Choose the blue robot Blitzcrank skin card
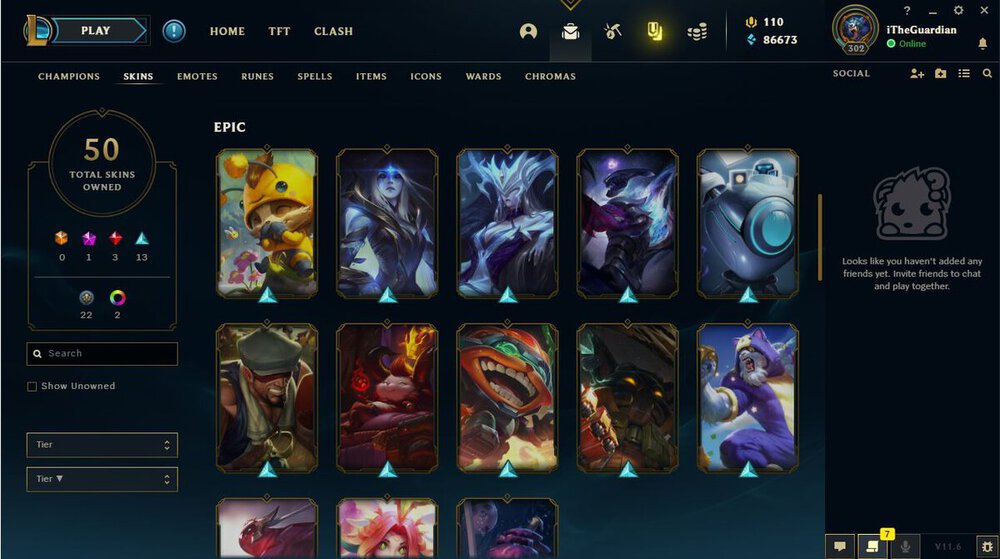1000x559 pixels. coord(747,222)
